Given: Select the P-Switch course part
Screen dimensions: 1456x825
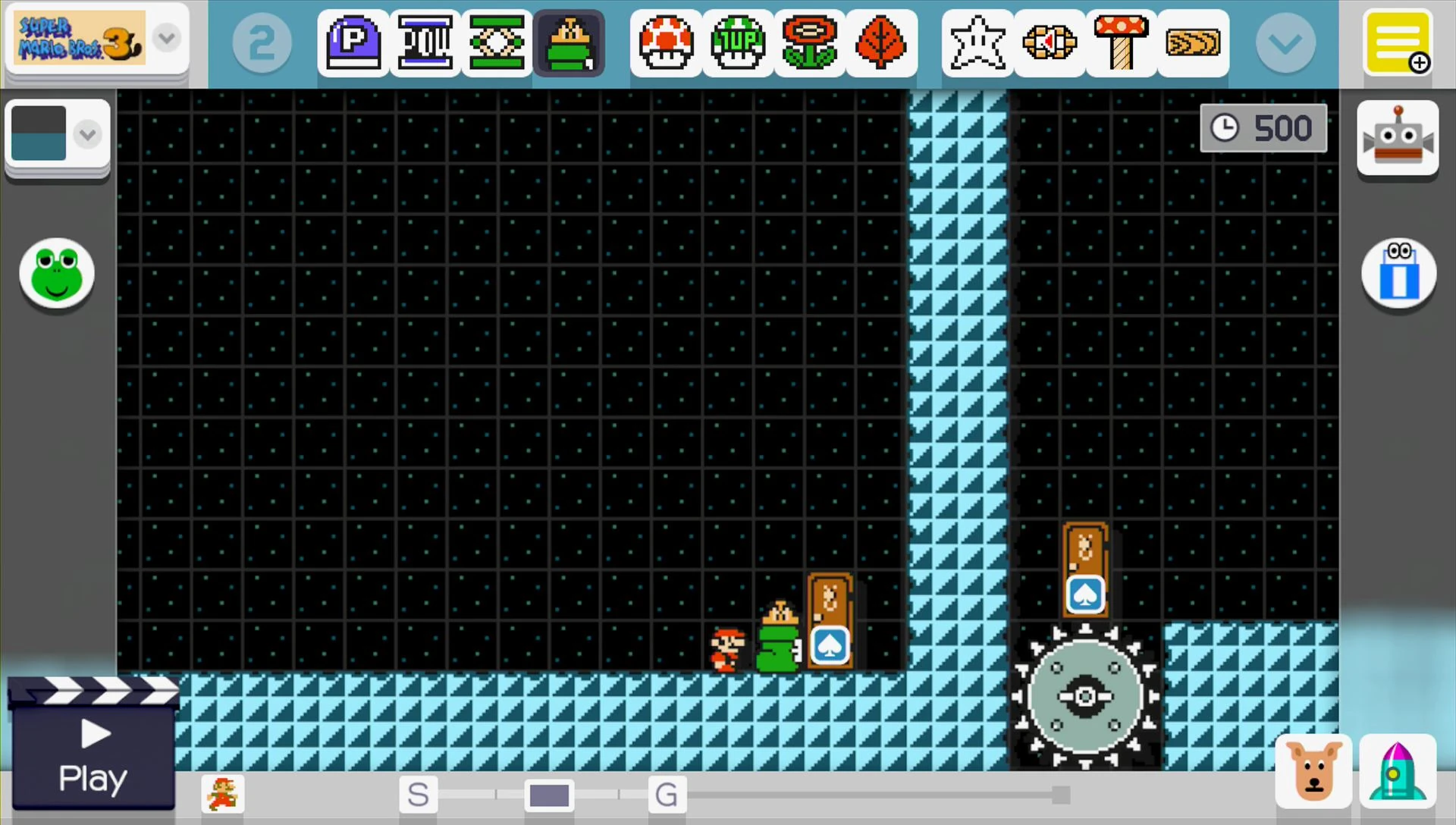Looking at the screenshot, I should coord(353,43).
